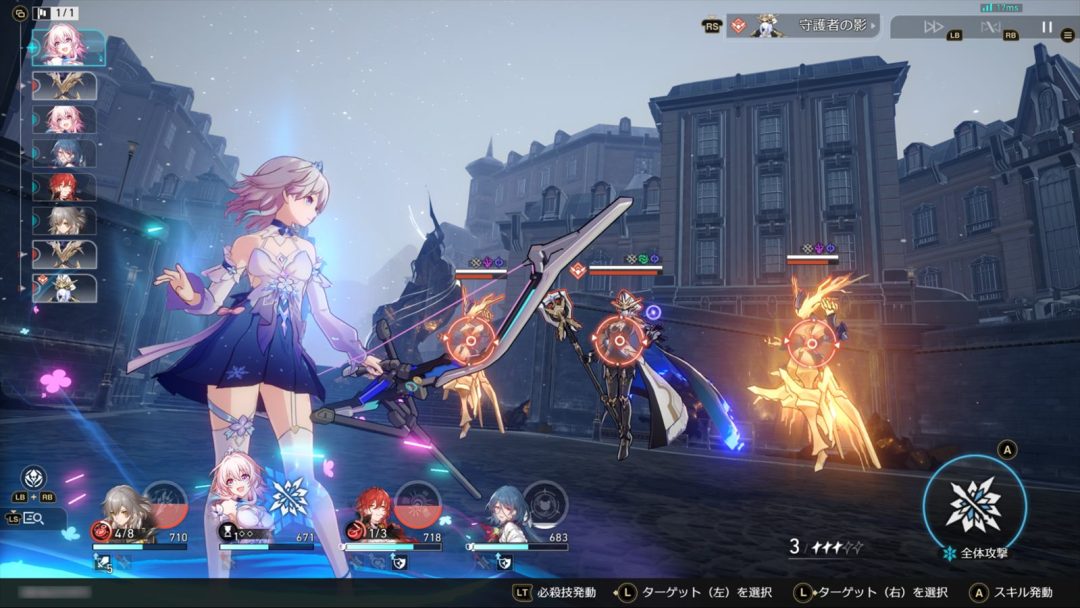Screen dimensions: 1080x608
Task: Click the round emblem icon above the magnifier
Action: click(34, 478)
